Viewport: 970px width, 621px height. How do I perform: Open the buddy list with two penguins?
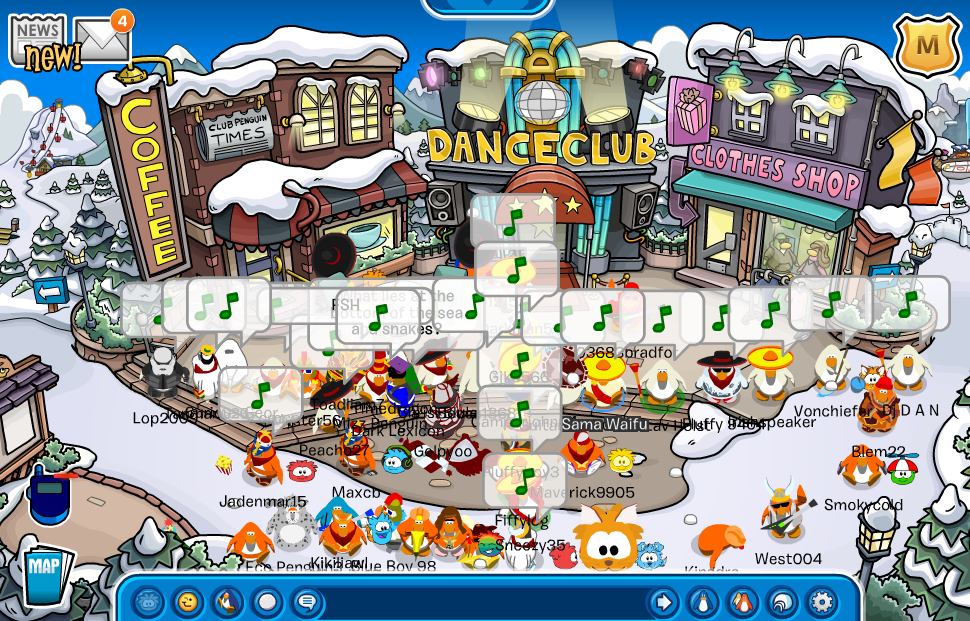(x=742, y=602)
